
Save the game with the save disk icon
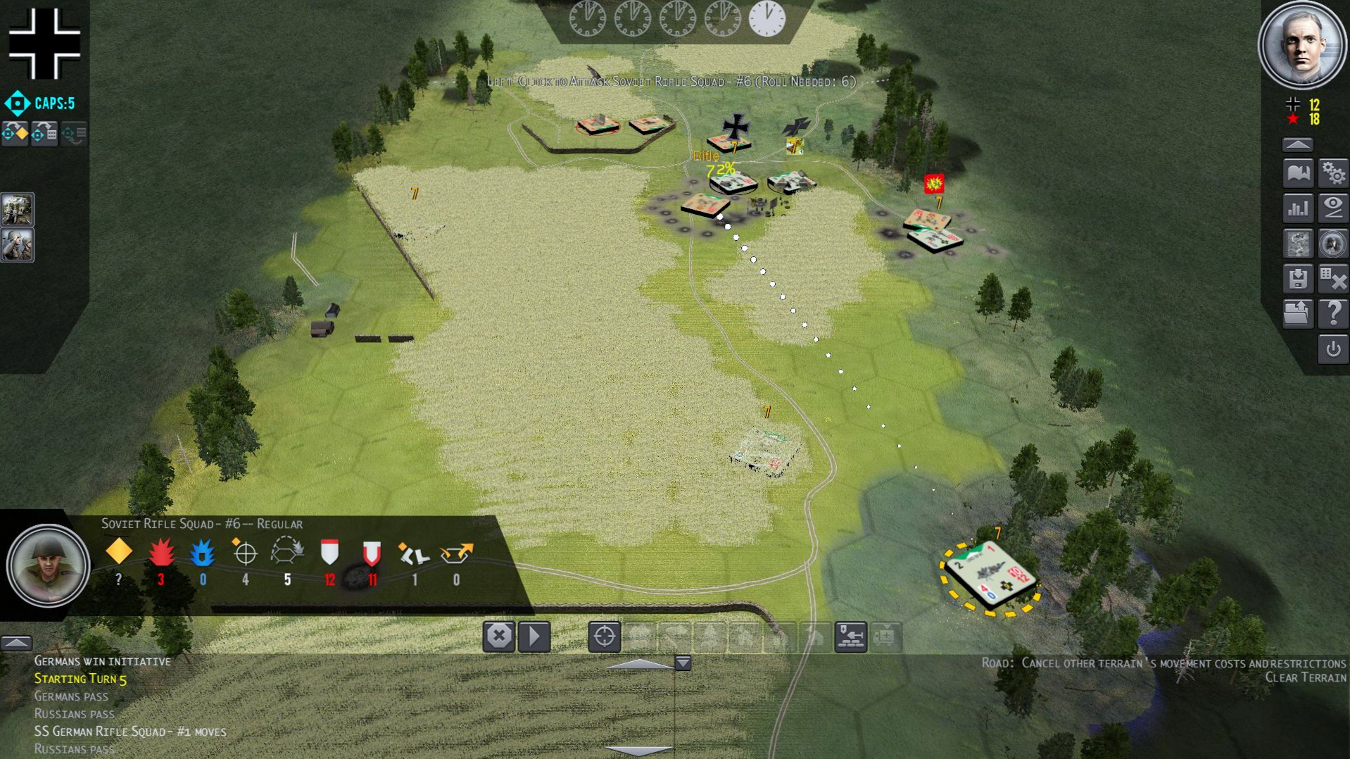pyautogui.click(x=1297, y=278)
